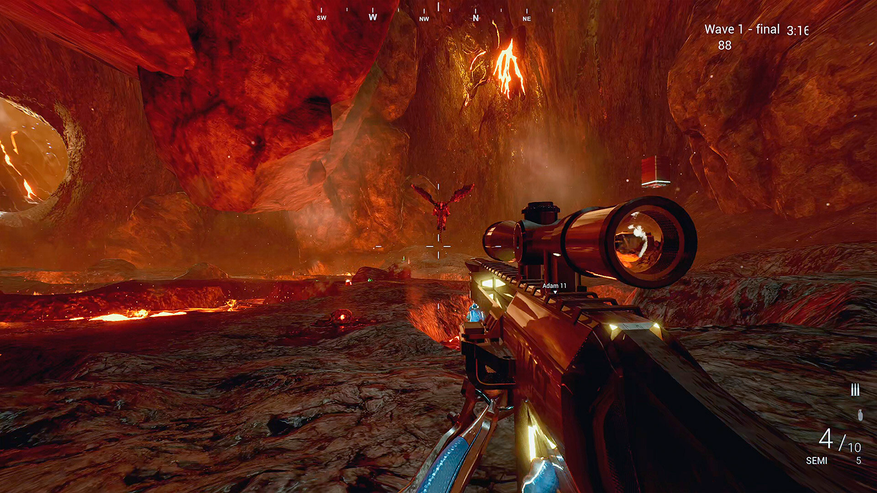This screenshot has height=493, width=877.
Task: Click the compass heading strip
Action: click(x=424, y=16)
